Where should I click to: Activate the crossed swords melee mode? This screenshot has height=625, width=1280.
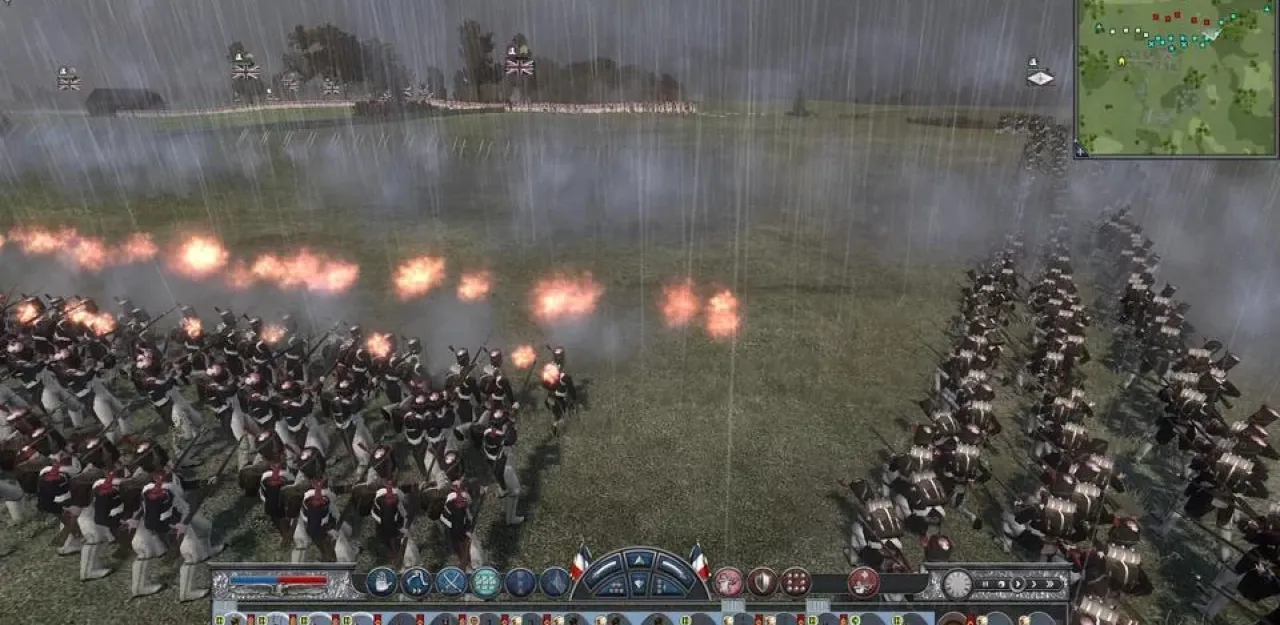[451, 582]
